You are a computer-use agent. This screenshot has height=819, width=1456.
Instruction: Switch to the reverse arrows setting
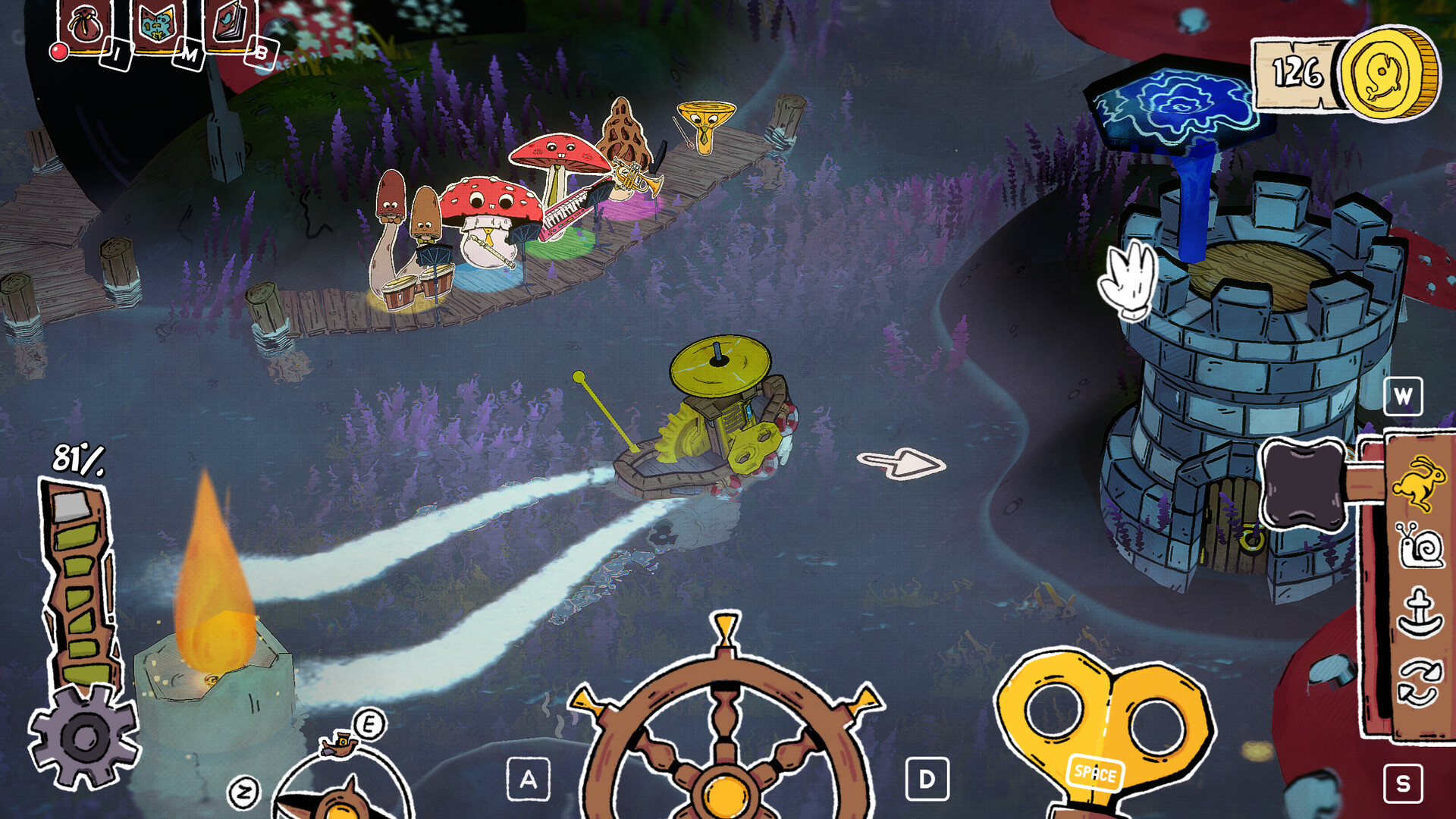[1420, 682]
